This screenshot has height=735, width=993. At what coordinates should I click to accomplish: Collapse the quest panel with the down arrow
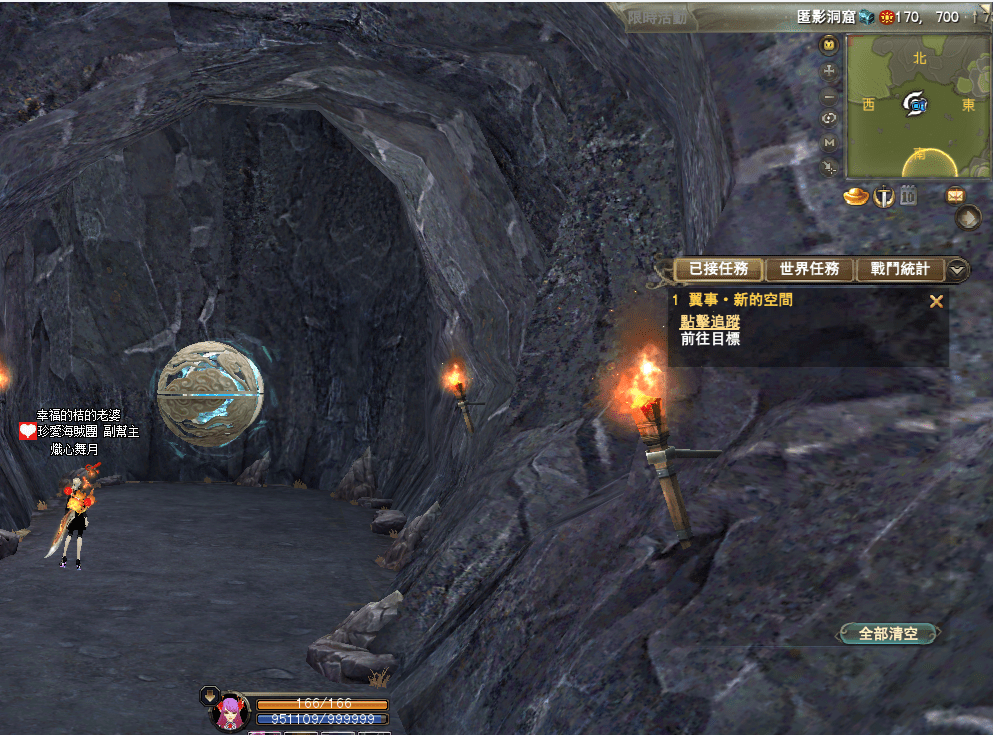coord(958,269)
